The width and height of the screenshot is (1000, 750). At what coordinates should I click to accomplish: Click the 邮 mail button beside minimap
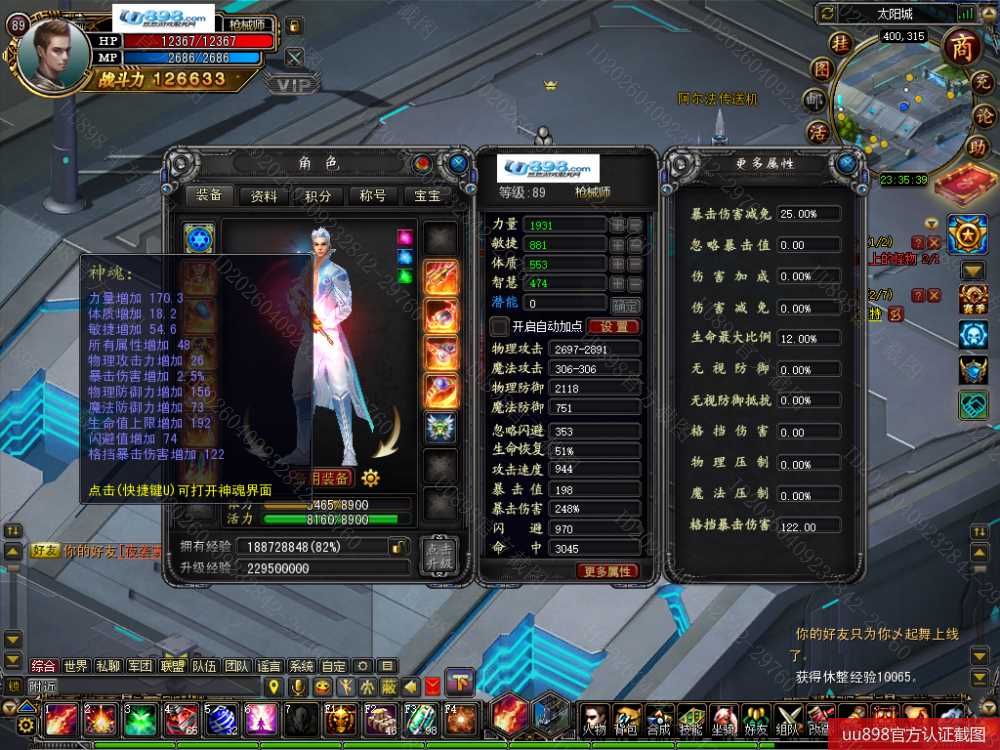coord(818,100)
